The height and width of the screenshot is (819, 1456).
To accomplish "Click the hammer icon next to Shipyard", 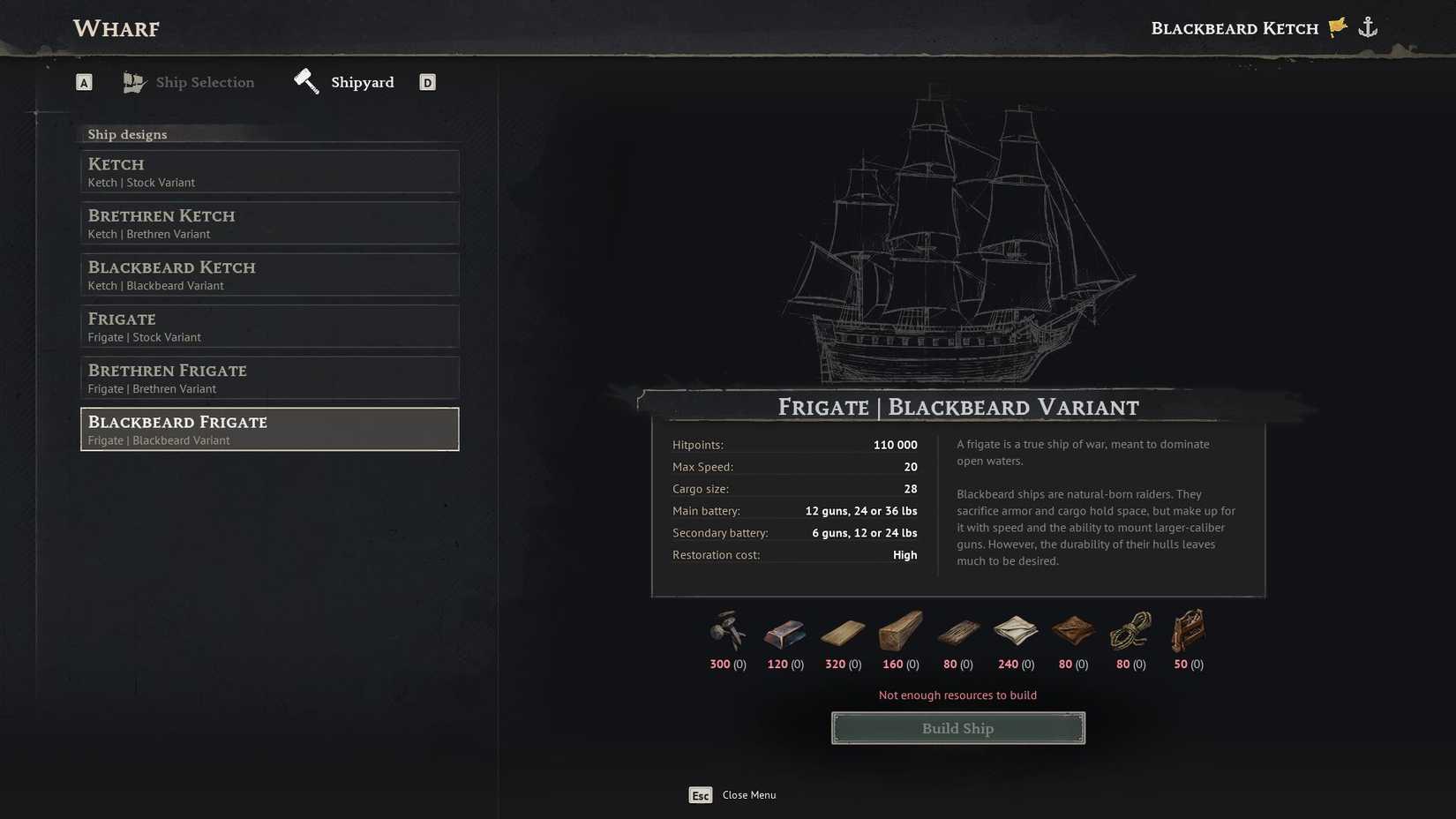I will (305, 79).
